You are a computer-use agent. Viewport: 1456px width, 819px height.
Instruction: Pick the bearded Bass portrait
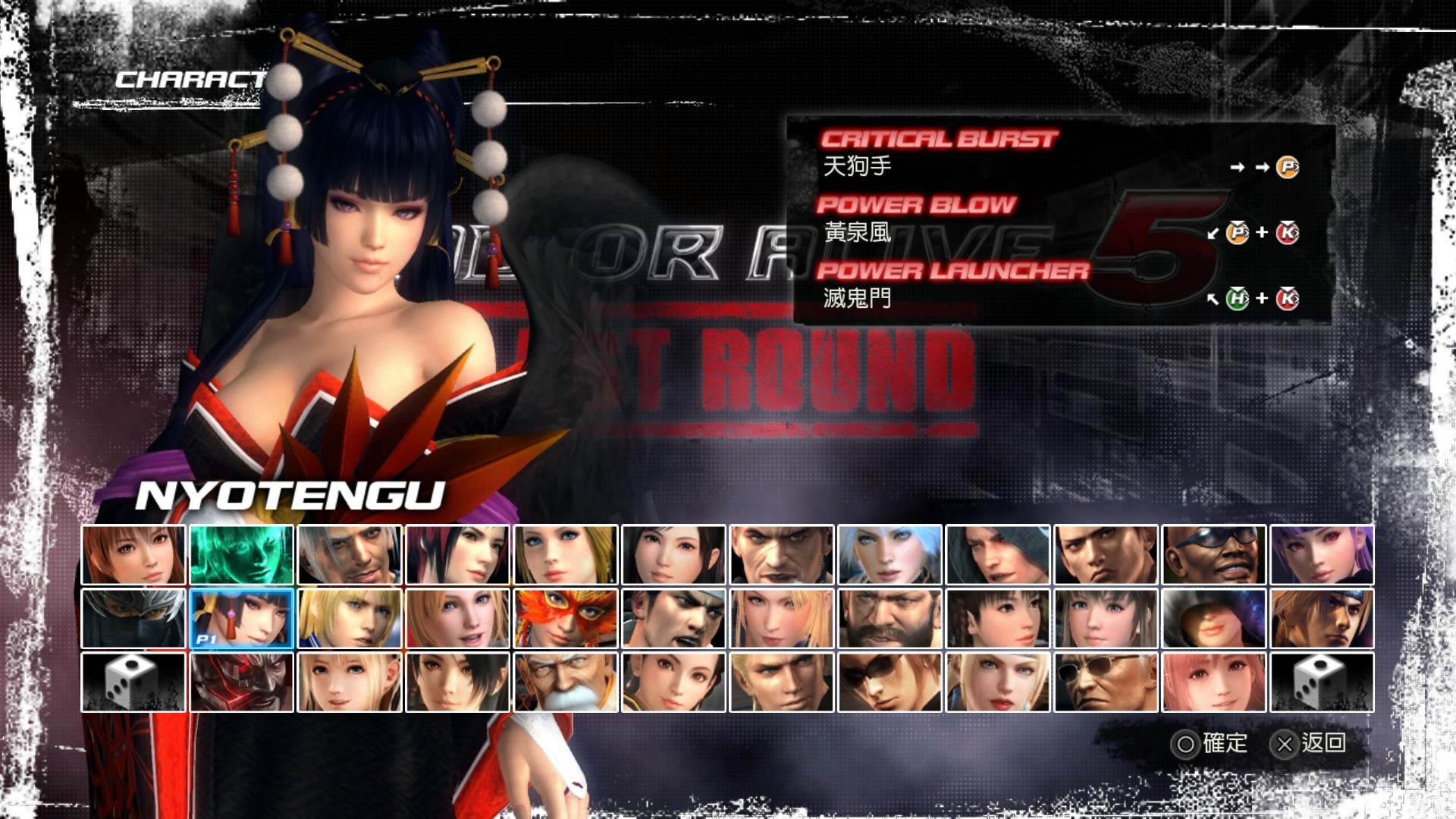click(x=890, y=618)
